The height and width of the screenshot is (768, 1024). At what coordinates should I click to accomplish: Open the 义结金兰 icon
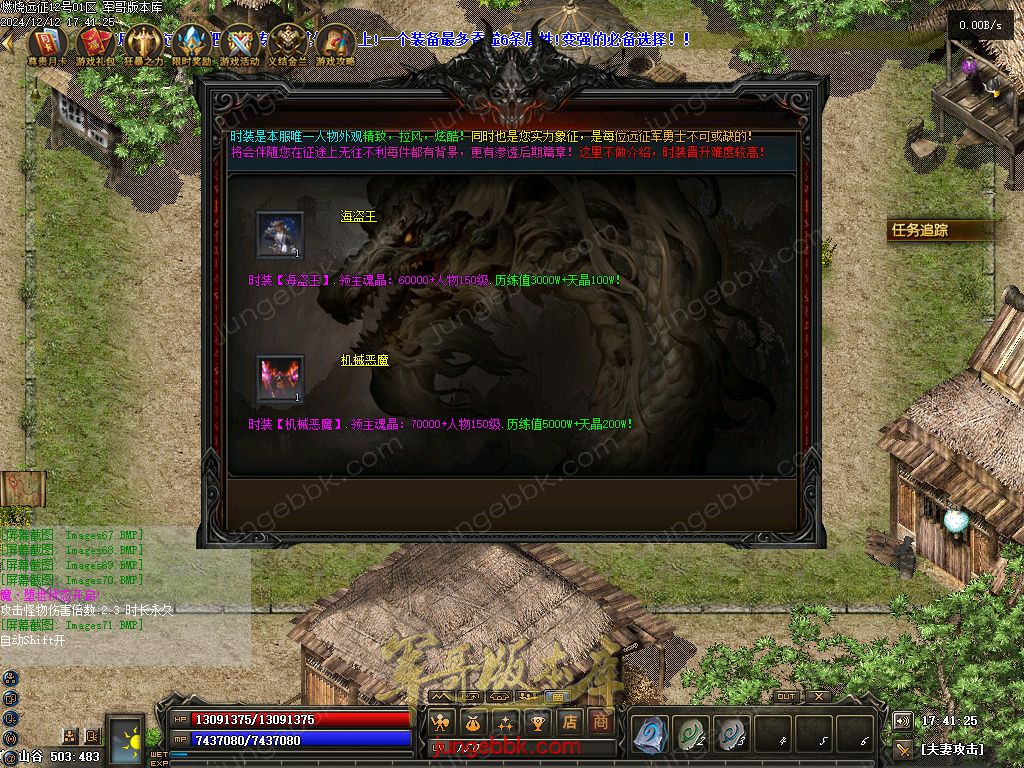click(x=288, y=43)
